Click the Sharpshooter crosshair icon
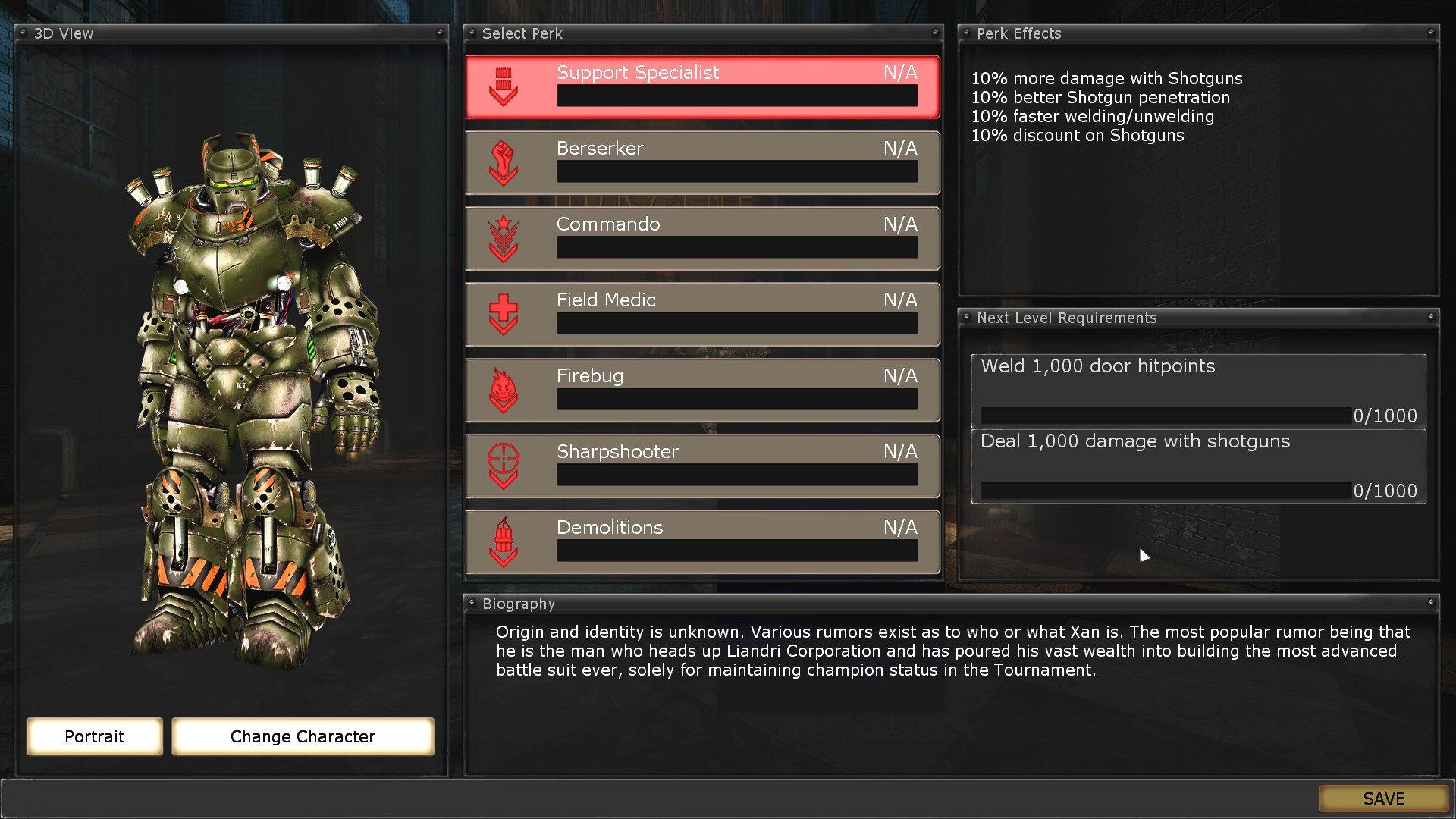 [x=503, y=466]
